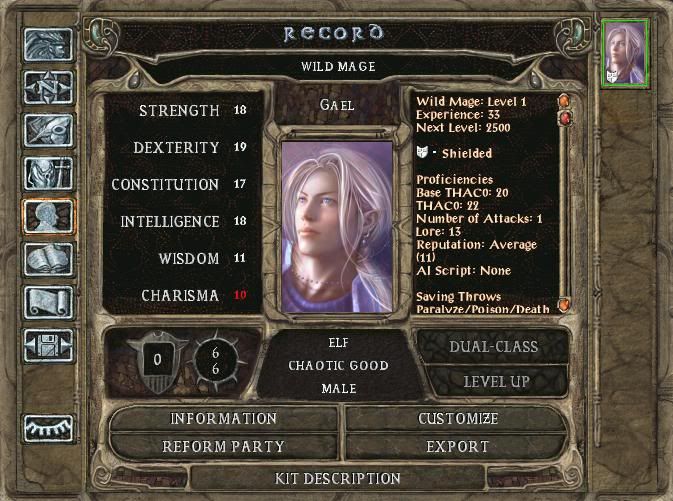Select Gael's party portrait thumbnail
673x501 pixels.
tap(627, 53)
